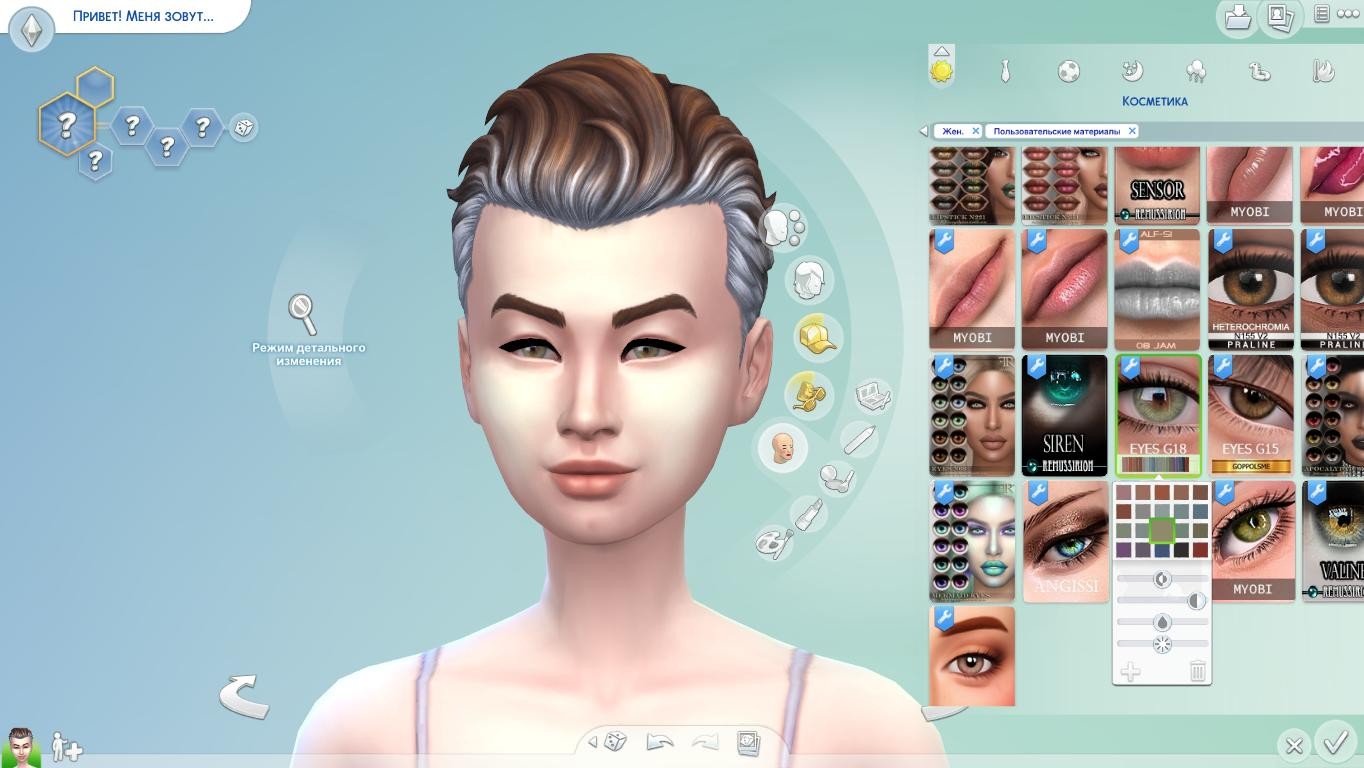Cancel with the X button beside the checkmark
The width and height of the screenshot is (1364, 768).
click(1293, 745)
